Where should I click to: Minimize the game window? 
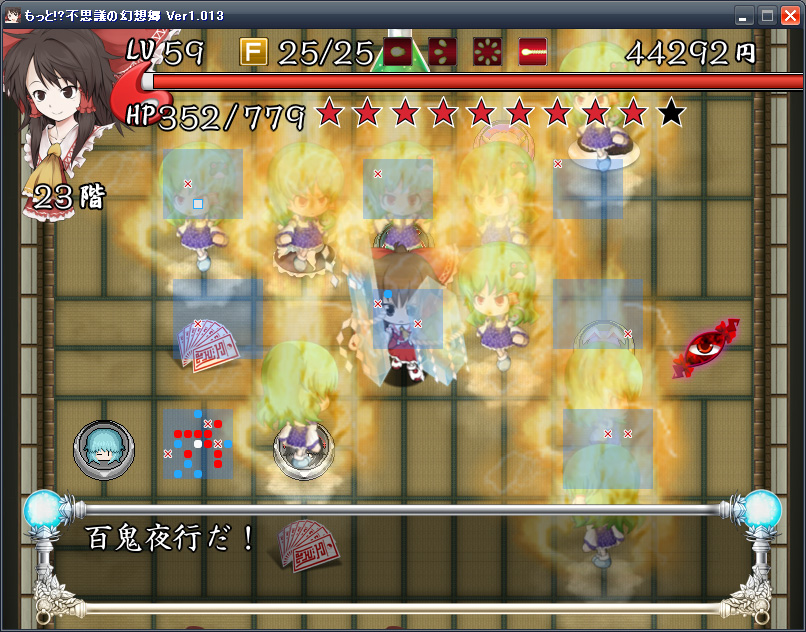pos(743,15)
